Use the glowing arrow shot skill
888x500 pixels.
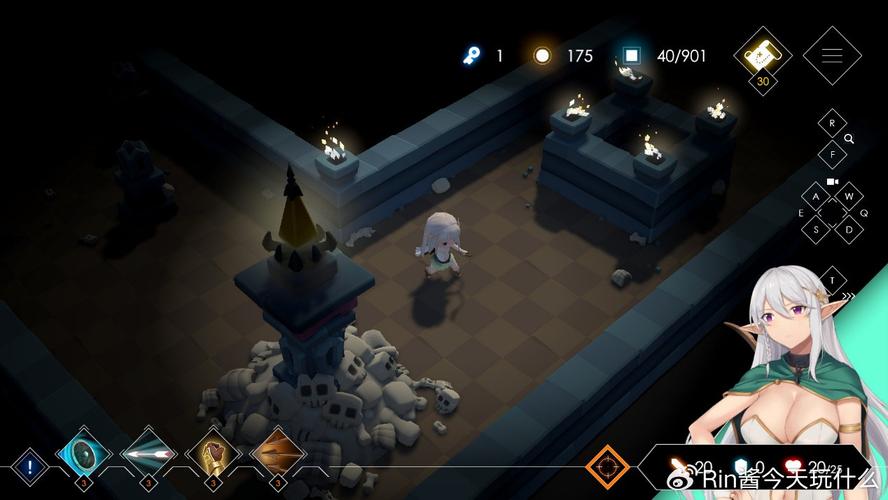click(148, 455)
